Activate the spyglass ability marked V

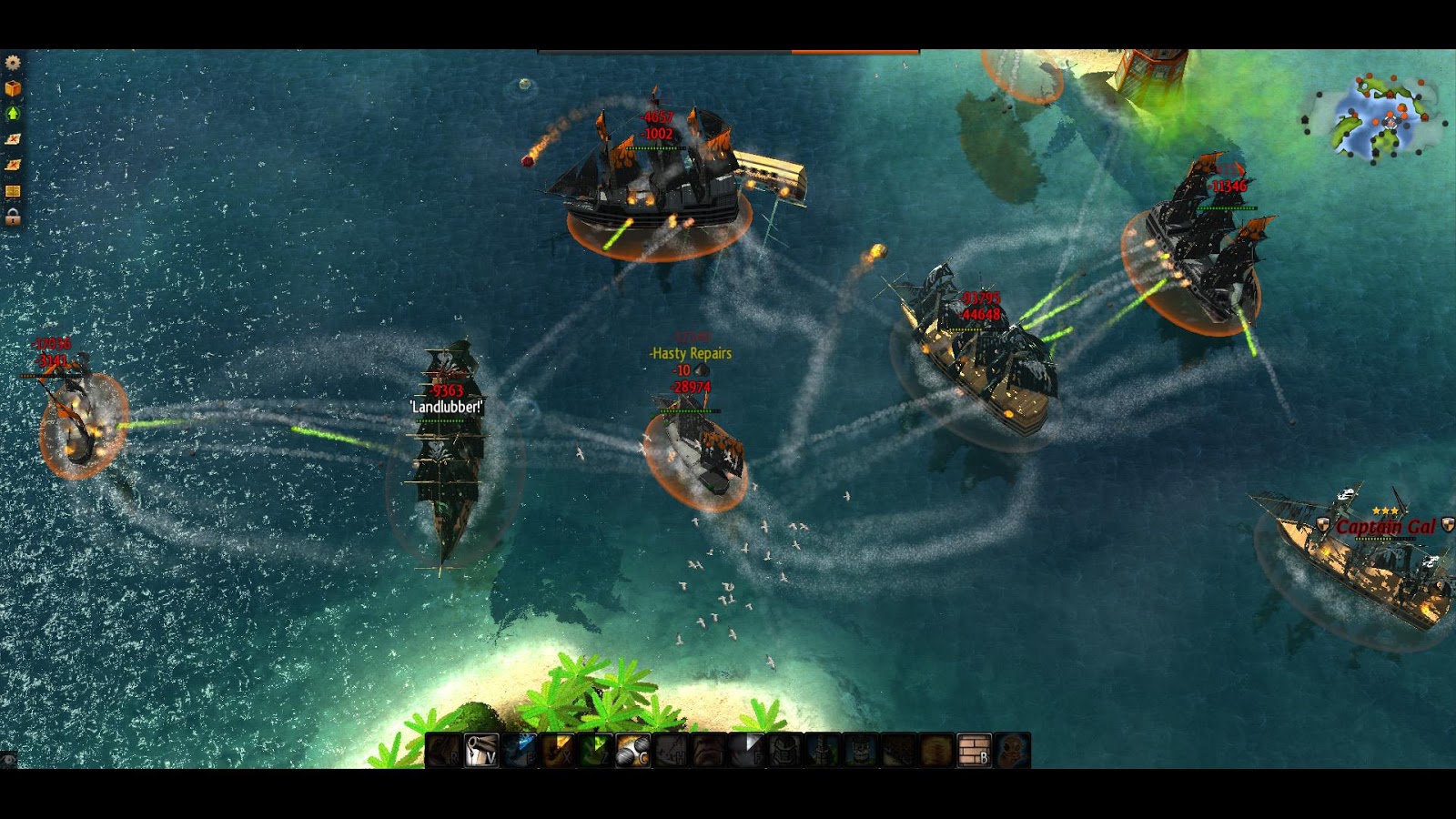[x=481, y=751]
